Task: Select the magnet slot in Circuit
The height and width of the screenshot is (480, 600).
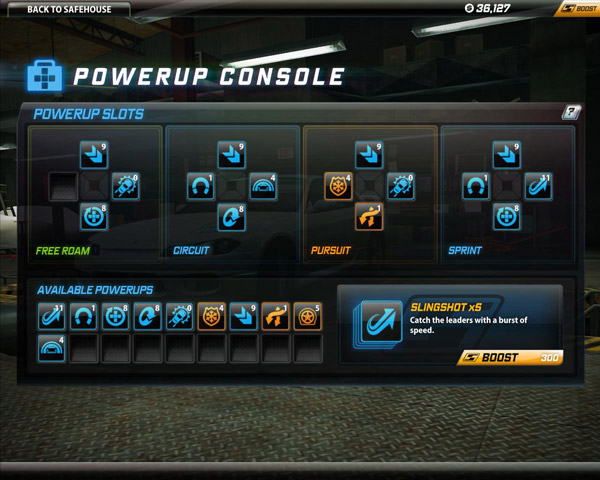Action: 201,187
